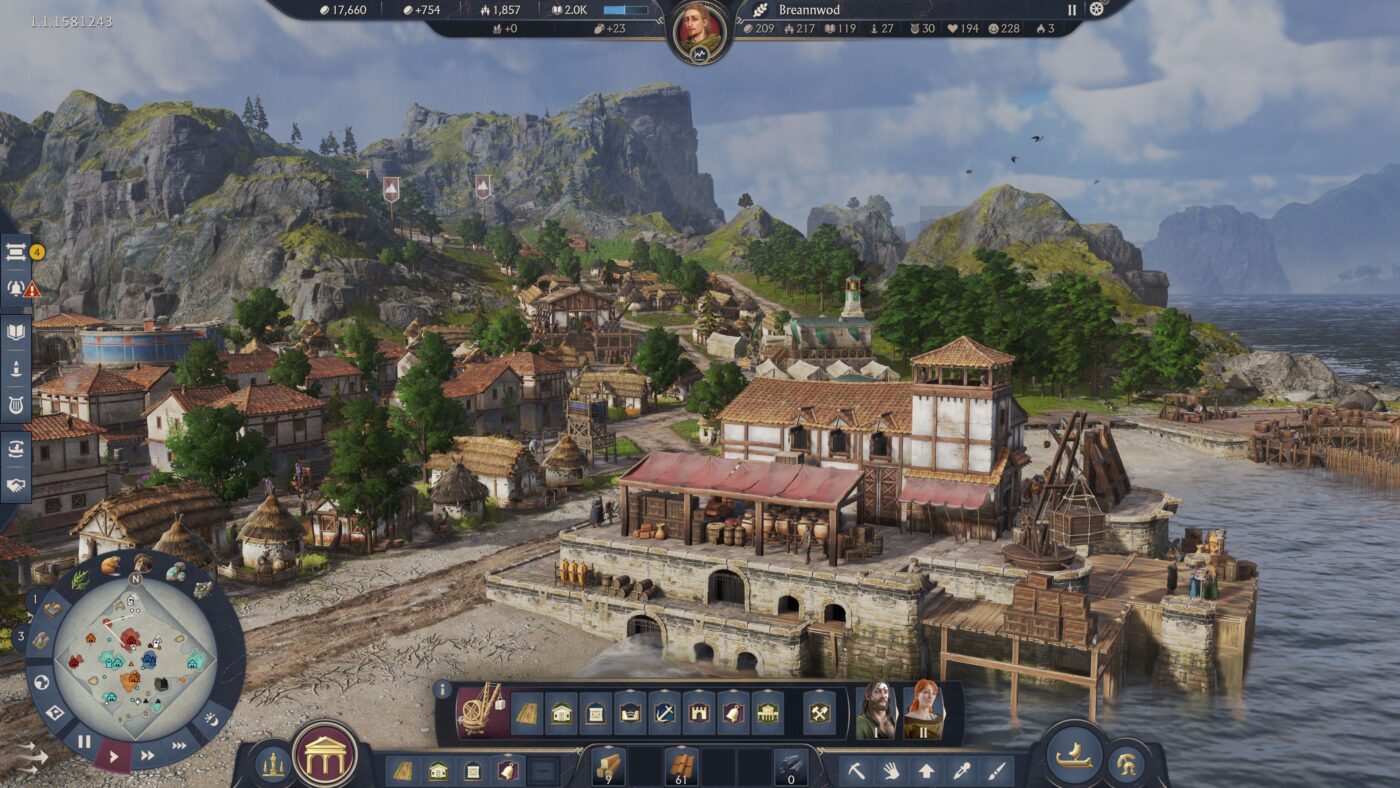Select the red-haired woman tier II portrait
The width and height of the screenshot is (1400, 788).
(x=923, y=710)
